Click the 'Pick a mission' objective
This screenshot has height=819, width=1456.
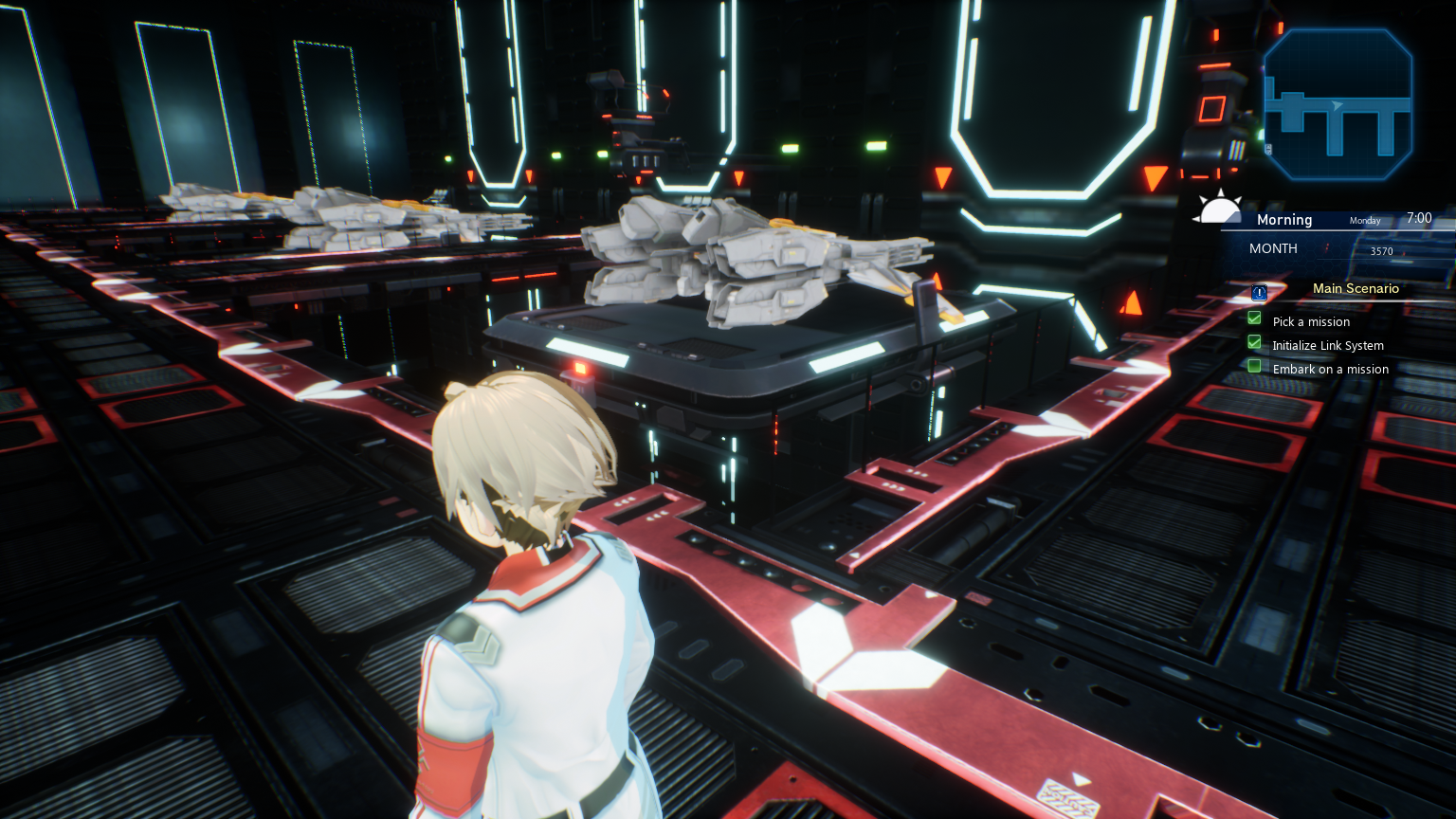[x=1311, y=322]
